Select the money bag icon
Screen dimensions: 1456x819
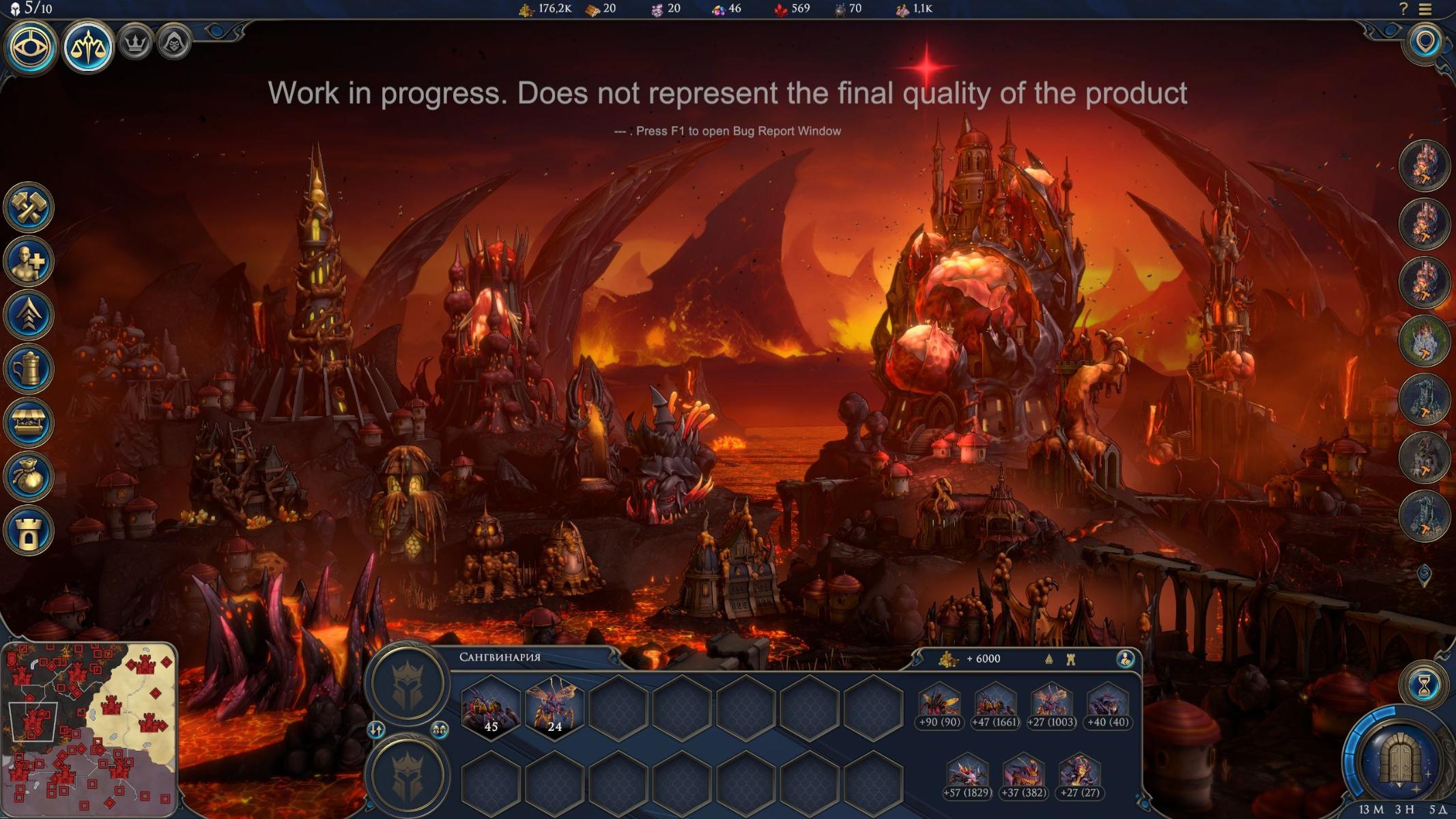point(29,476)
